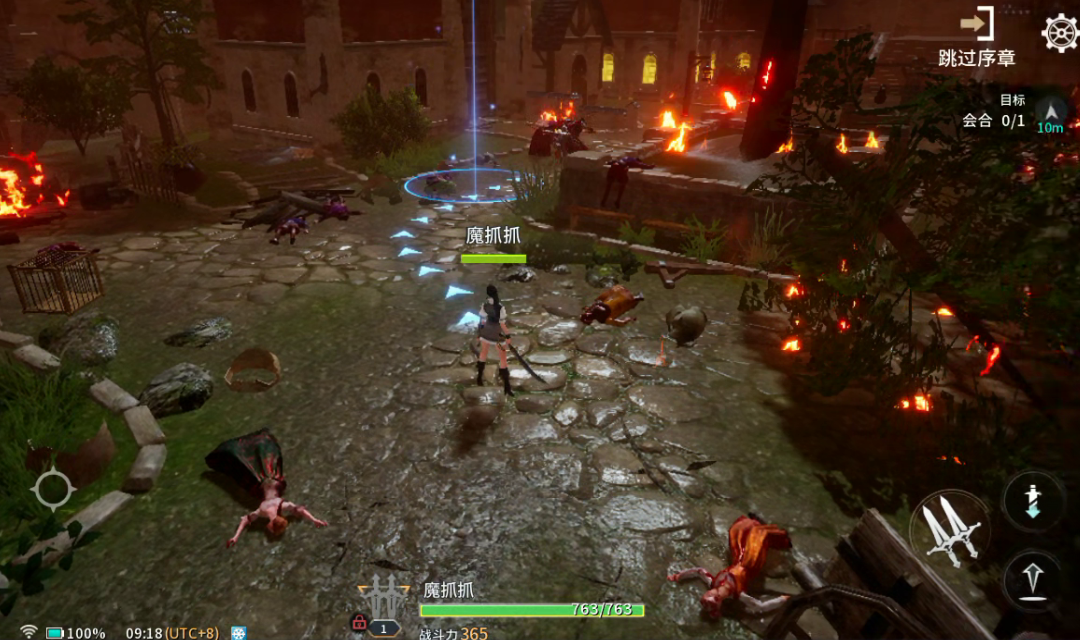Open the three-swords class emblem
The height and width of the screenshot is (640, 1080).
[x=384, y=597]
